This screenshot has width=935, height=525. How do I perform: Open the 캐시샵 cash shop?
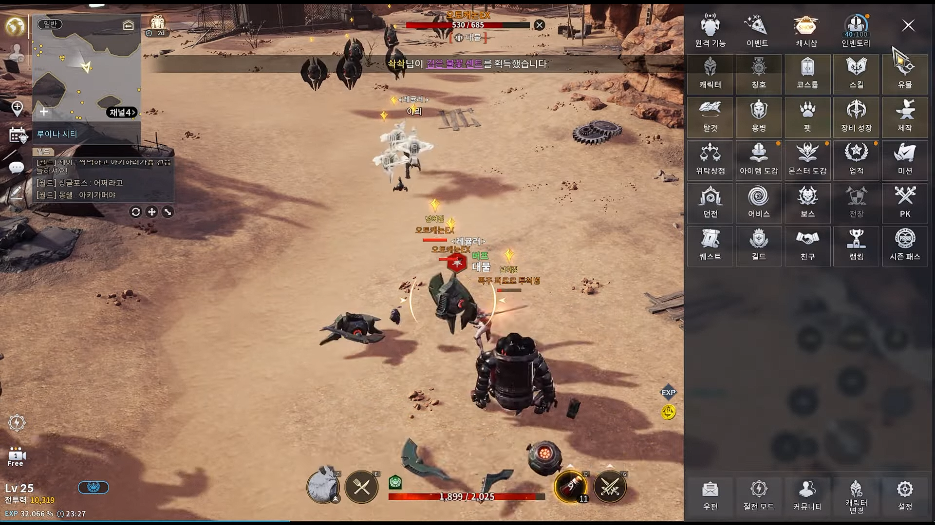point(807,30)
